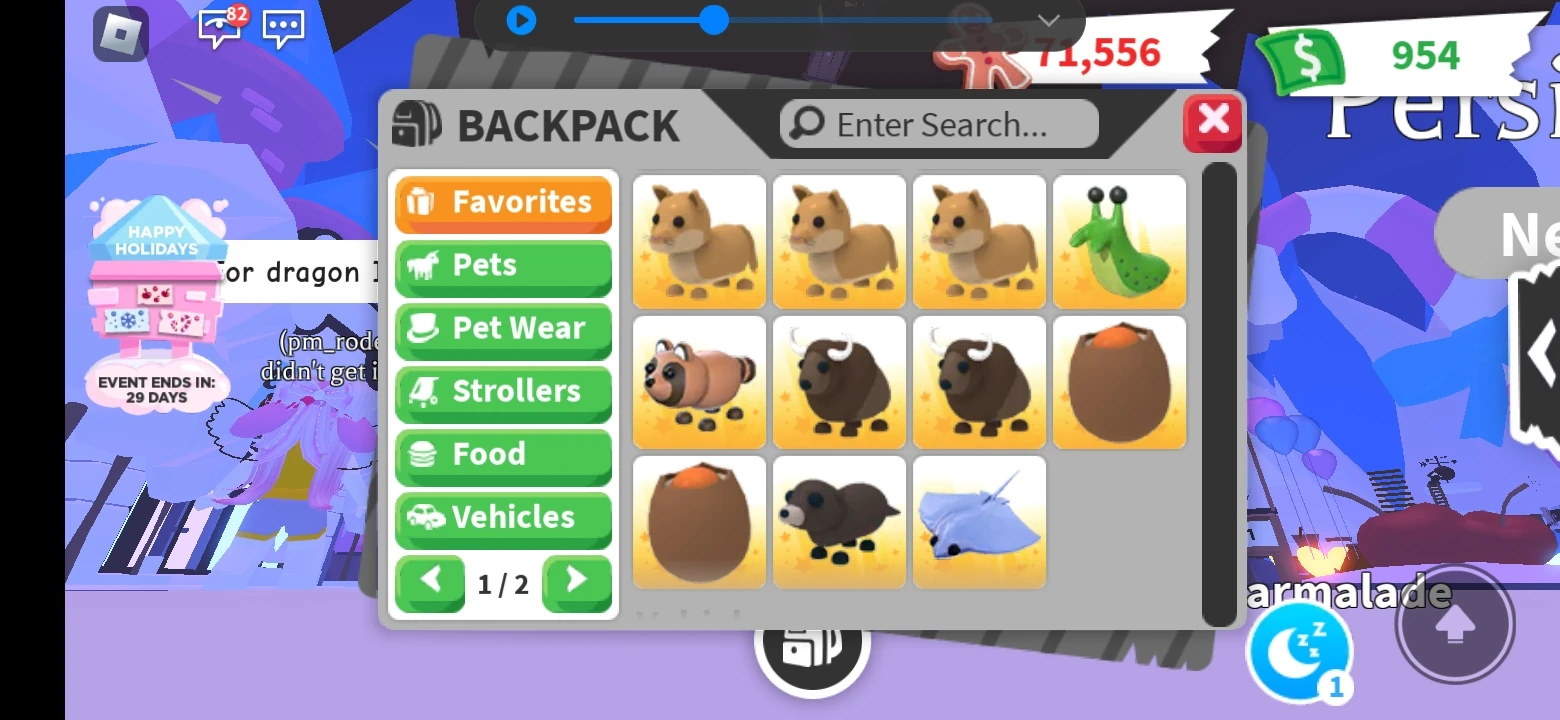Collapse the music player with the chevron
The width and height of the screenshot is (1560, 720).
point(1046,20)
